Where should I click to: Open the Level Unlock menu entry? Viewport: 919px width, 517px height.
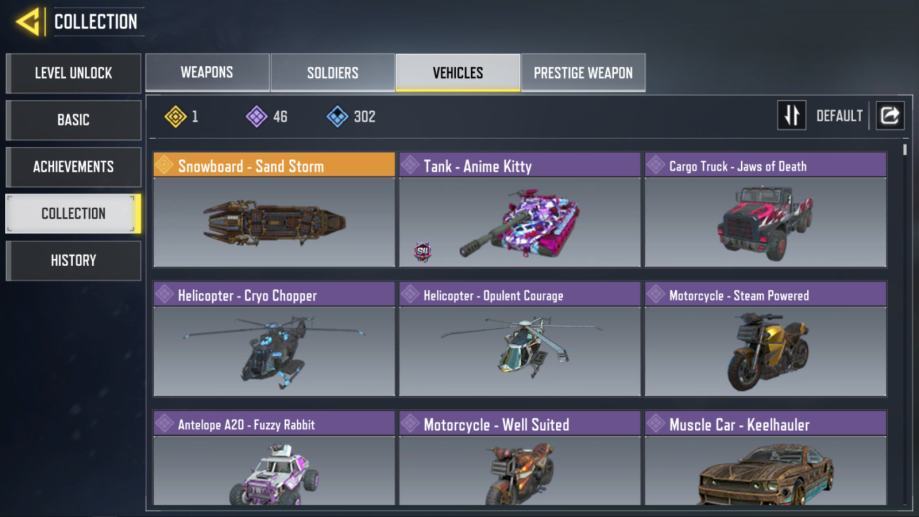click(73, 73)
